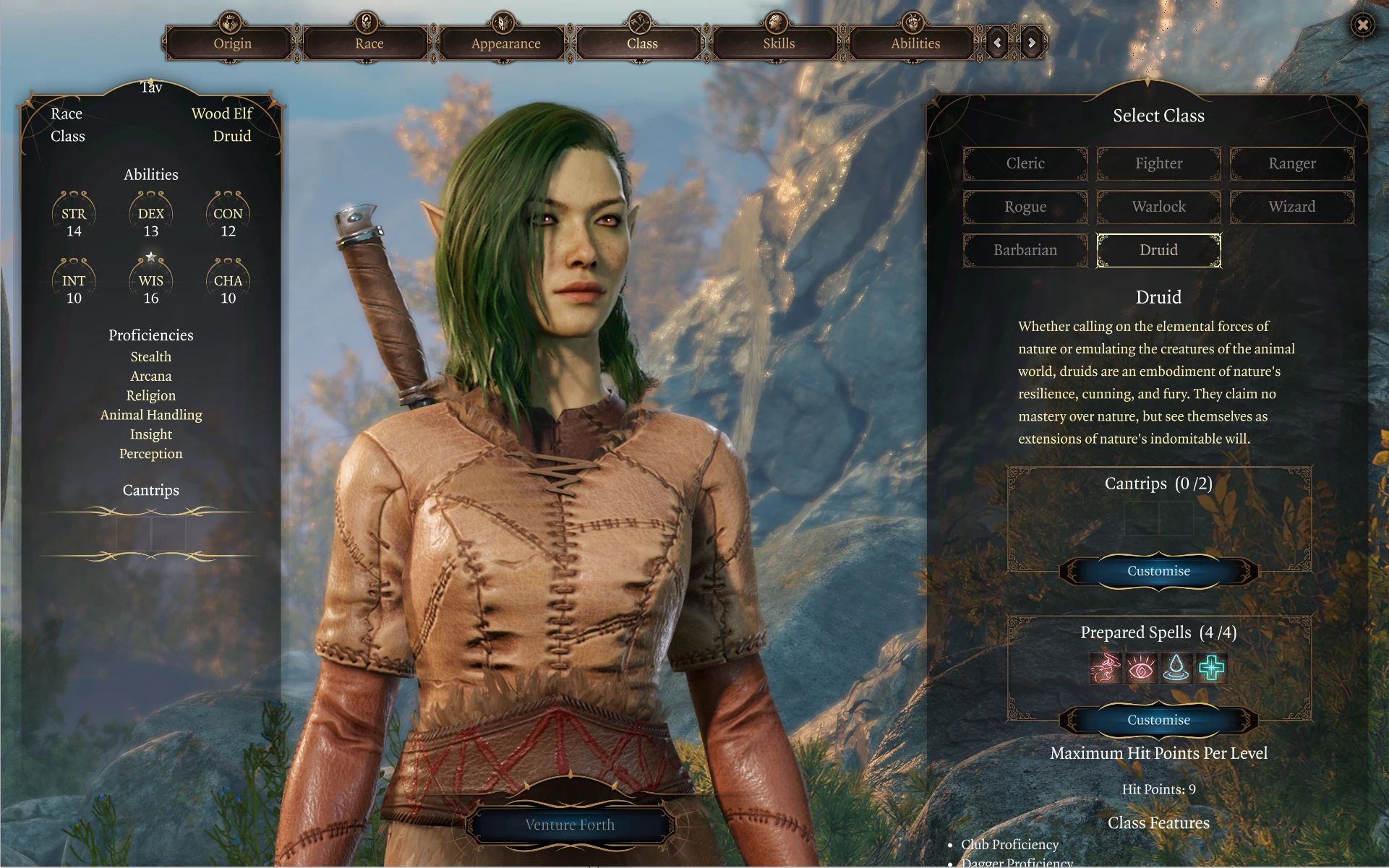Go to the Appearance tab

505,43
